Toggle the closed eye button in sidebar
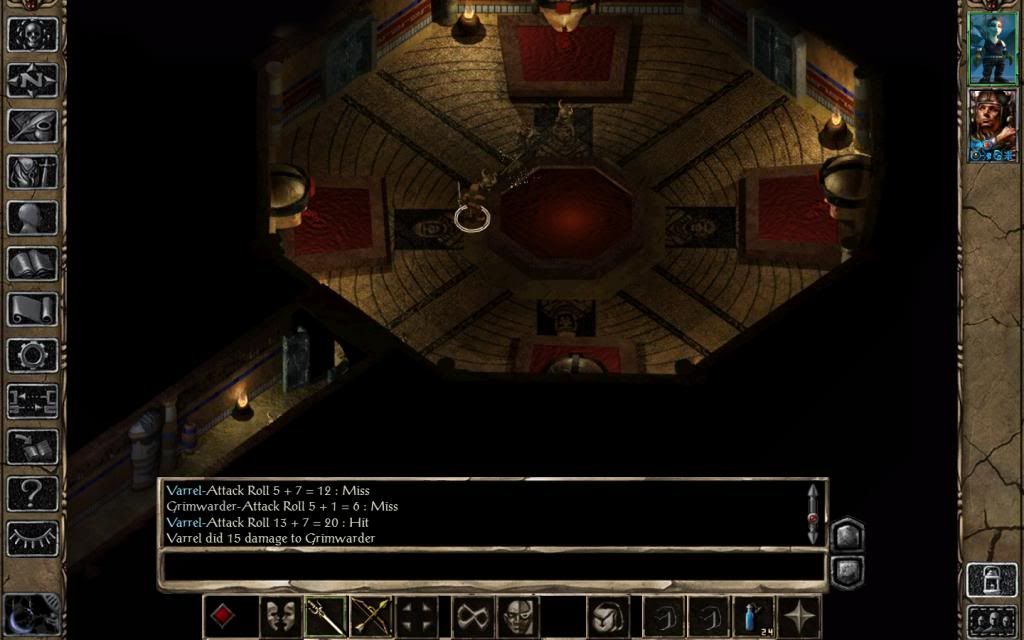The image size is (1024, 640). (x=32, y=538)
